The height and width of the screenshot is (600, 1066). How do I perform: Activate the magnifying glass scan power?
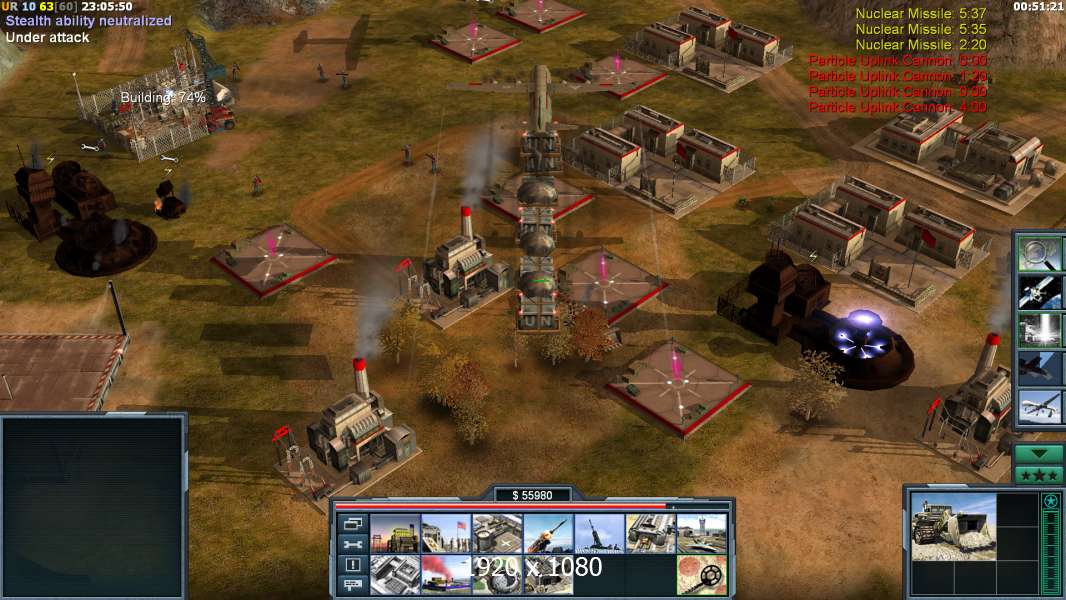pyautogui.click(x=1040, y=254)
